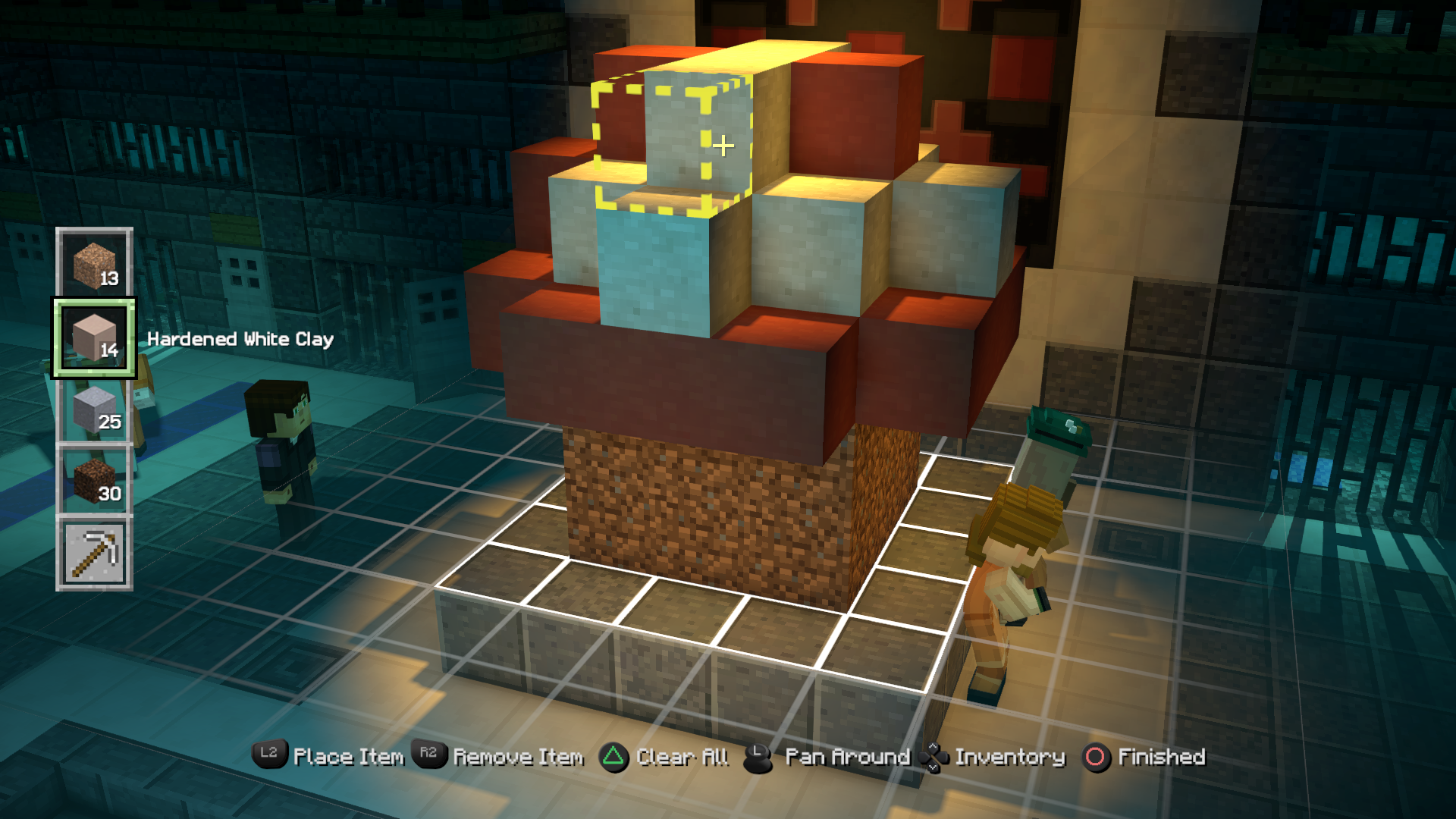Screen dimensions: 1456x819
Task: Select the pickaxe tool slot
Action: click(x=95, y=553)
